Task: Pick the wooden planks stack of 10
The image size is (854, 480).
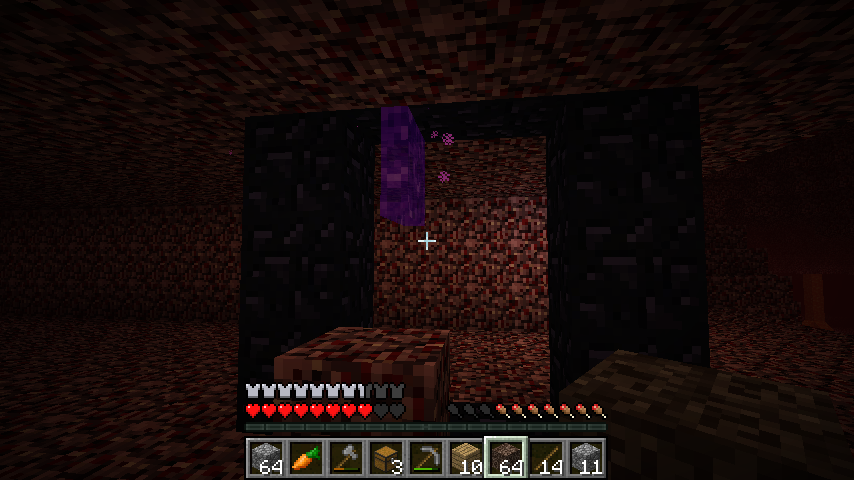Action: coord(465,458)
